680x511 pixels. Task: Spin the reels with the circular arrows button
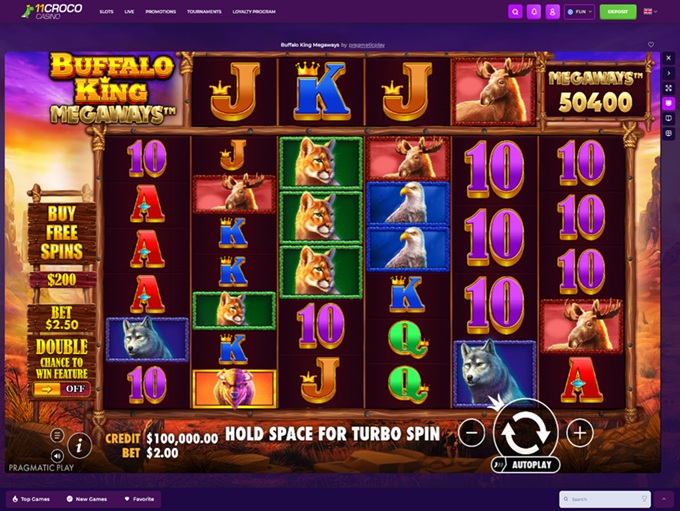tap(525, 432)
